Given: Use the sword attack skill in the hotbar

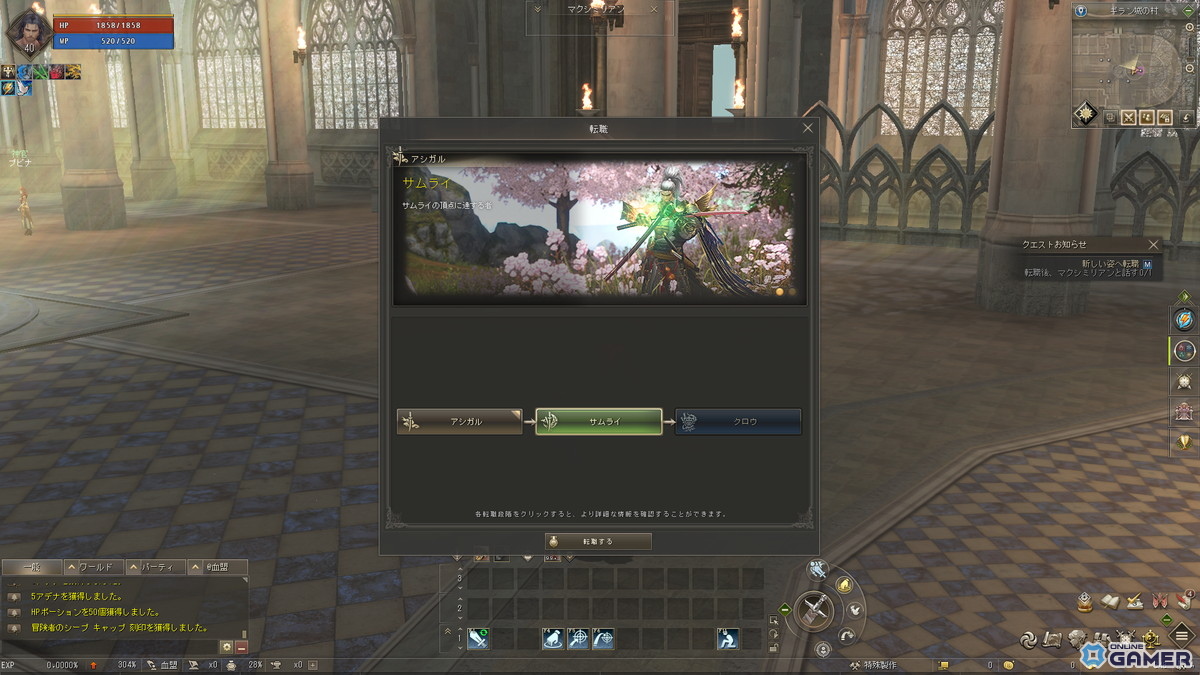Looking at the screenshot, I should (x=478, y=638).
